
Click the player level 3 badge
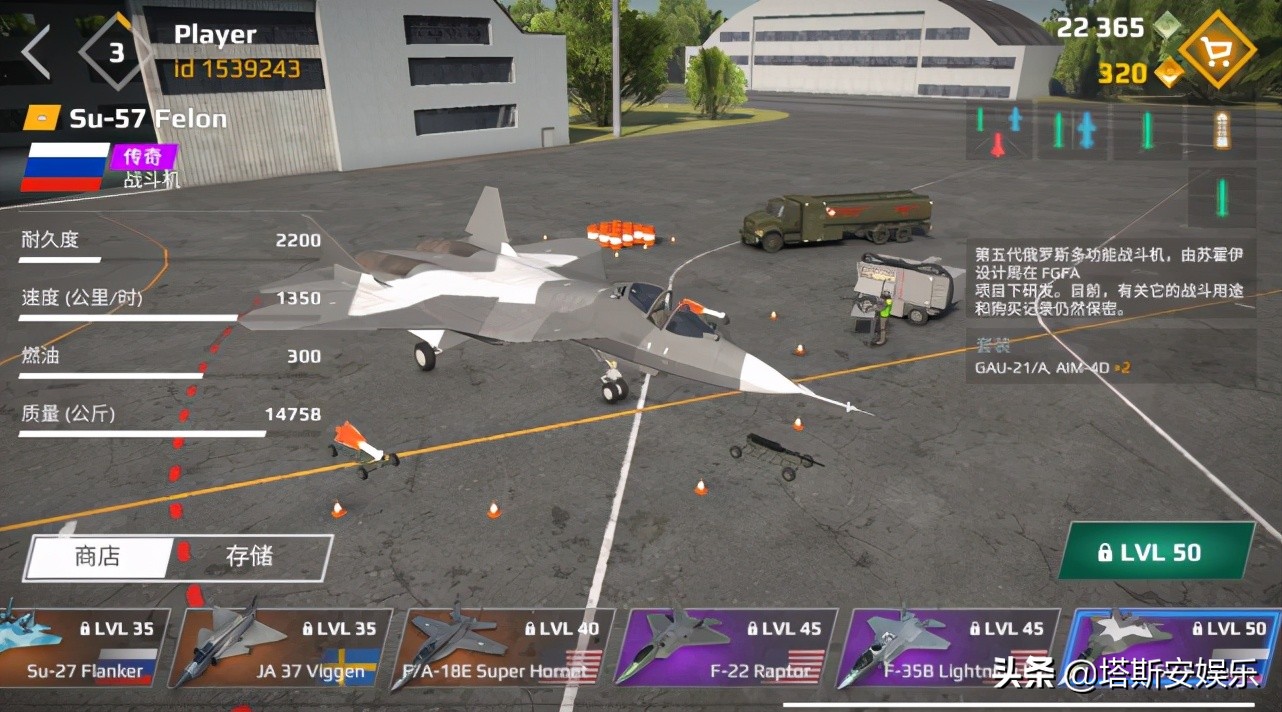[x=116, y=52]
